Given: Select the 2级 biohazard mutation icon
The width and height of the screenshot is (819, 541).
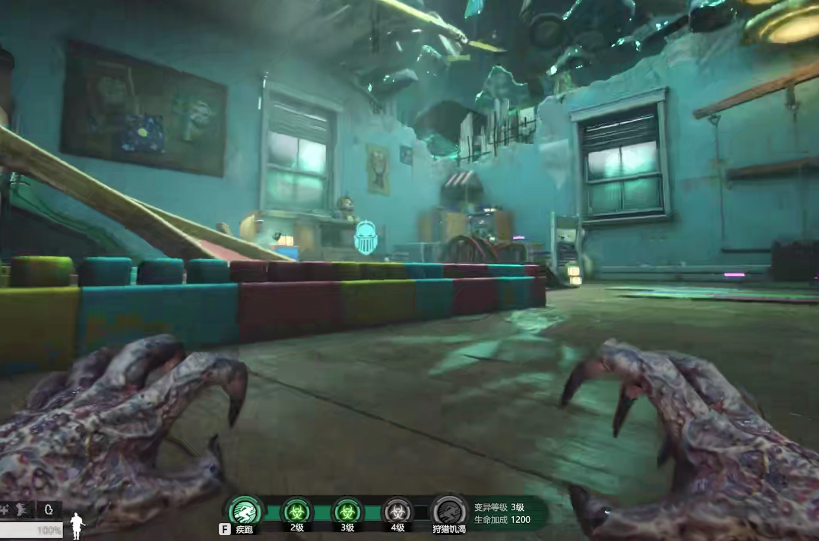Looking at the screenshot, I should click(296, 511).
